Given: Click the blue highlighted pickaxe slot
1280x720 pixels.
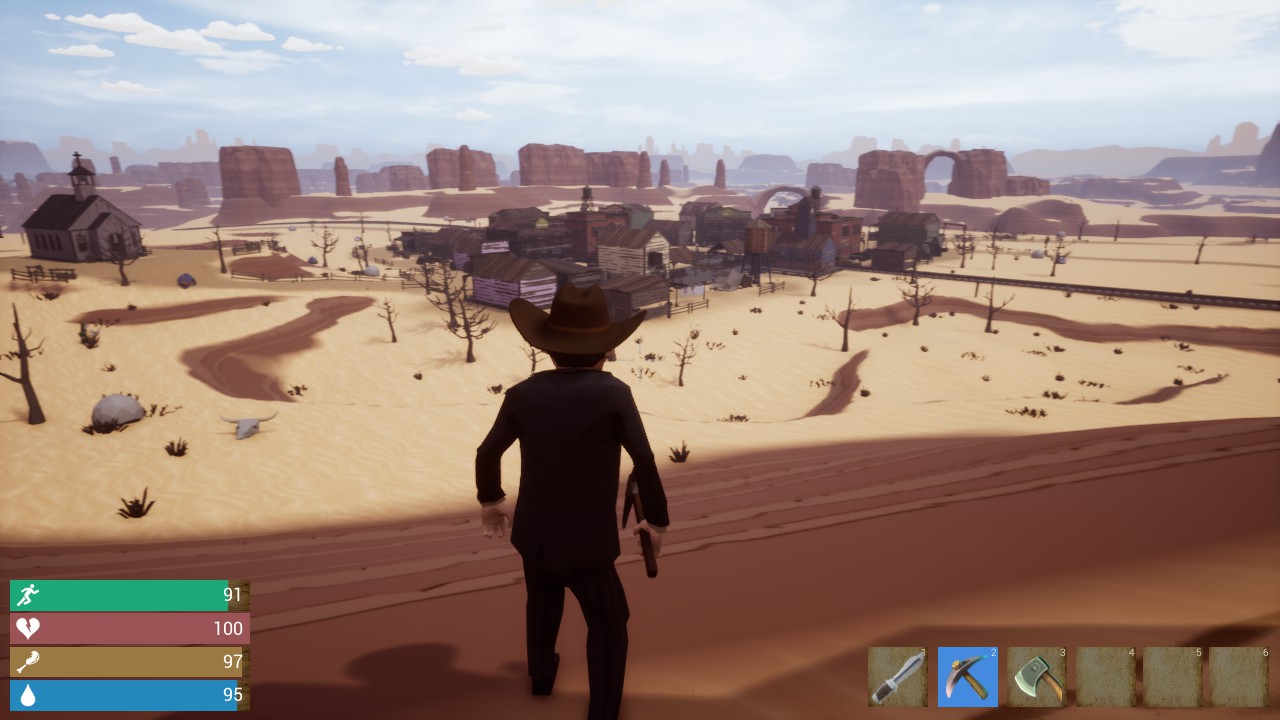Looking at the screenshot, I should pos(967,677).
